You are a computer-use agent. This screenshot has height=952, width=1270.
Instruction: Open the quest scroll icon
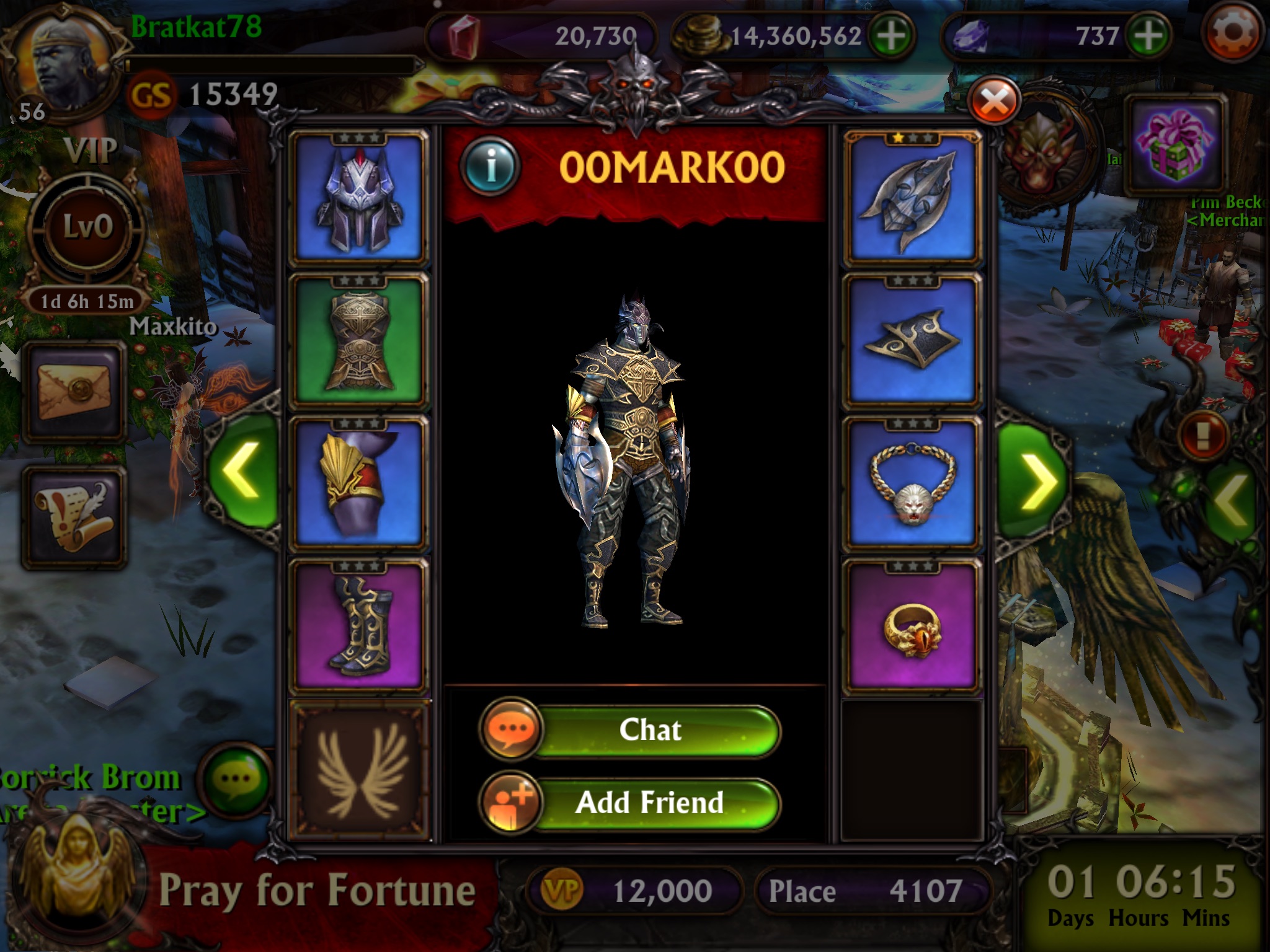(74, 518)
